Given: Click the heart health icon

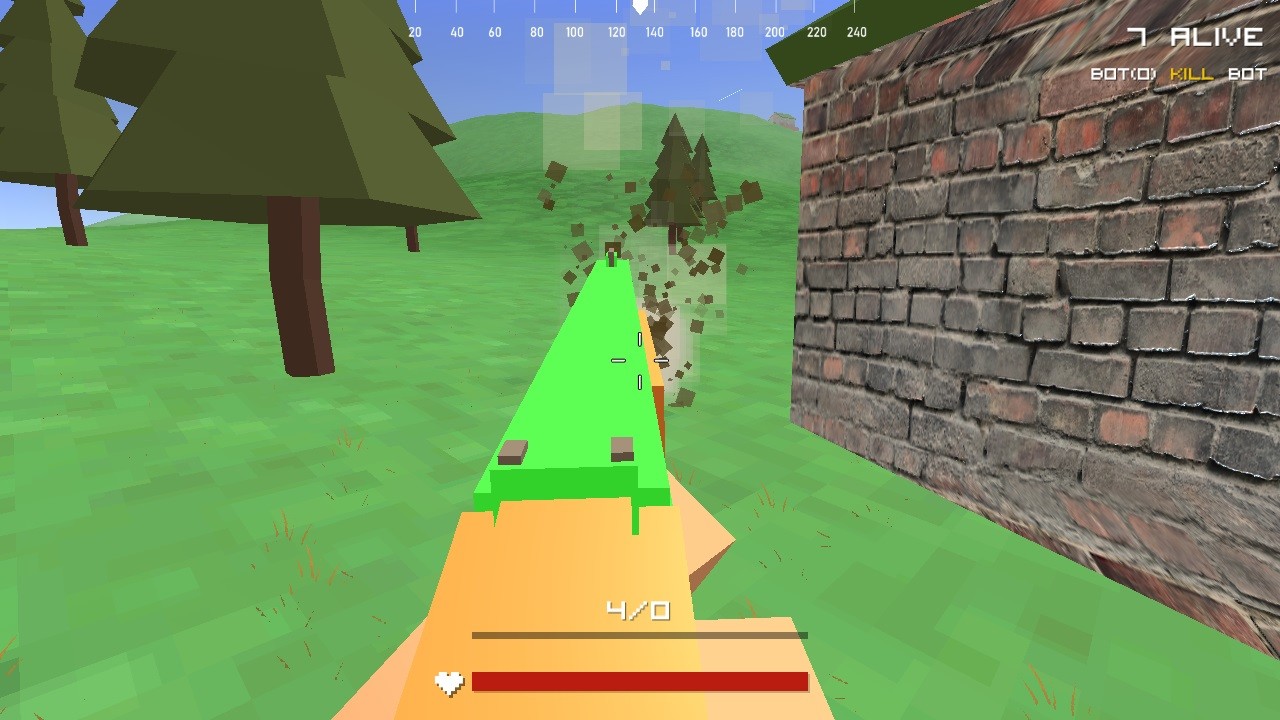Looking at the screenshot, I should [448, 683].
